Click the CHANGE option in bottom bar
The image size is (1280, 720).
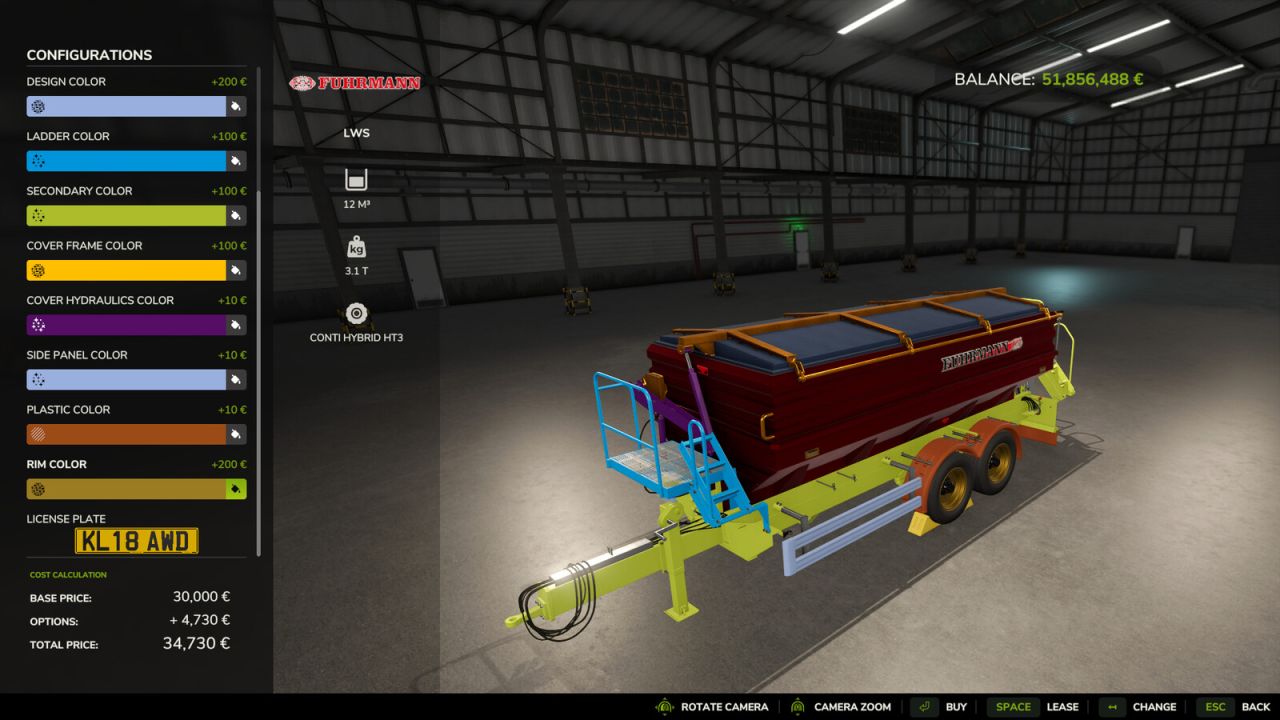tap(1155, 706)
